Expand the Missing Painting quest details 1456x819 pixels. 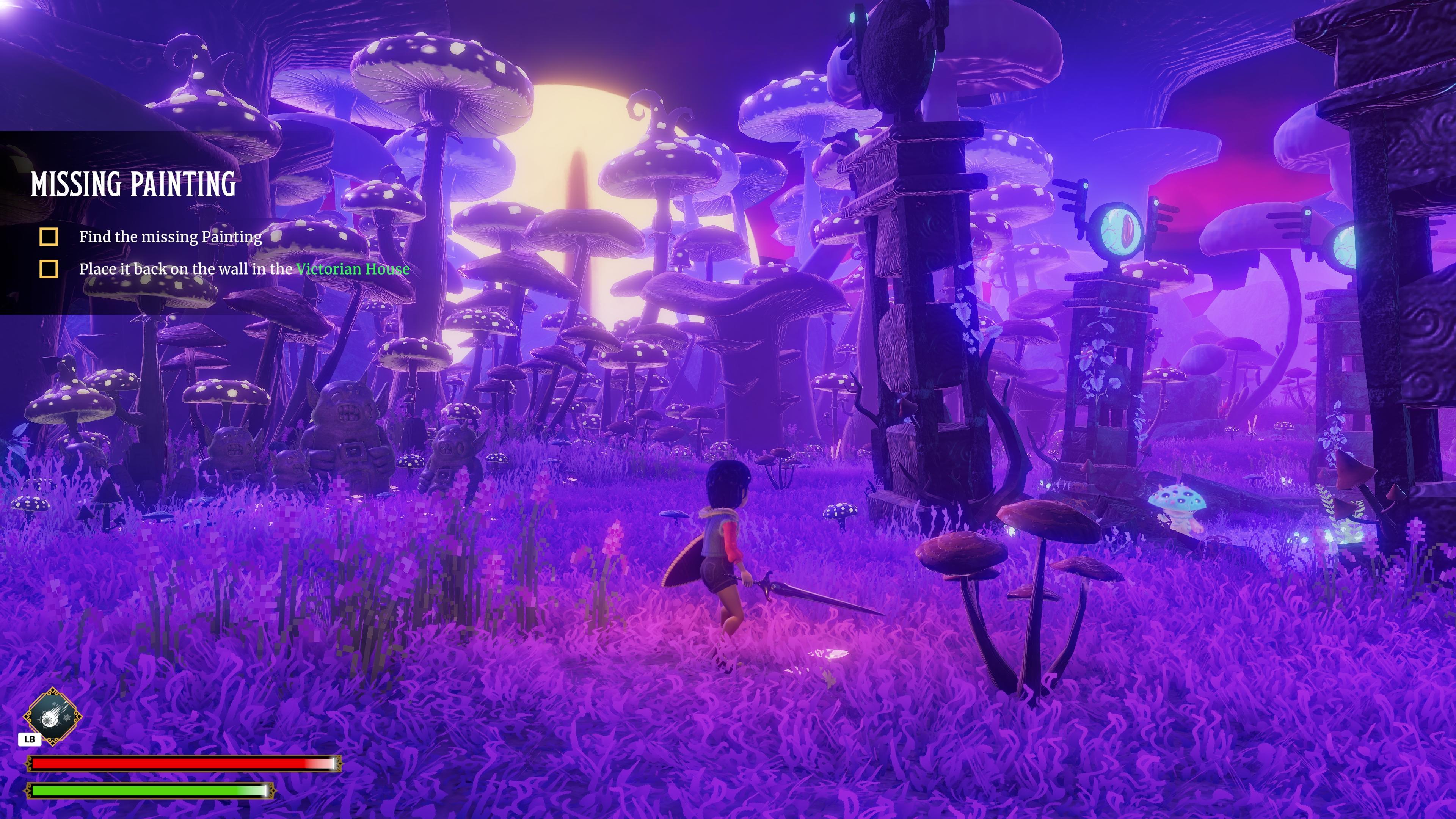133,185
